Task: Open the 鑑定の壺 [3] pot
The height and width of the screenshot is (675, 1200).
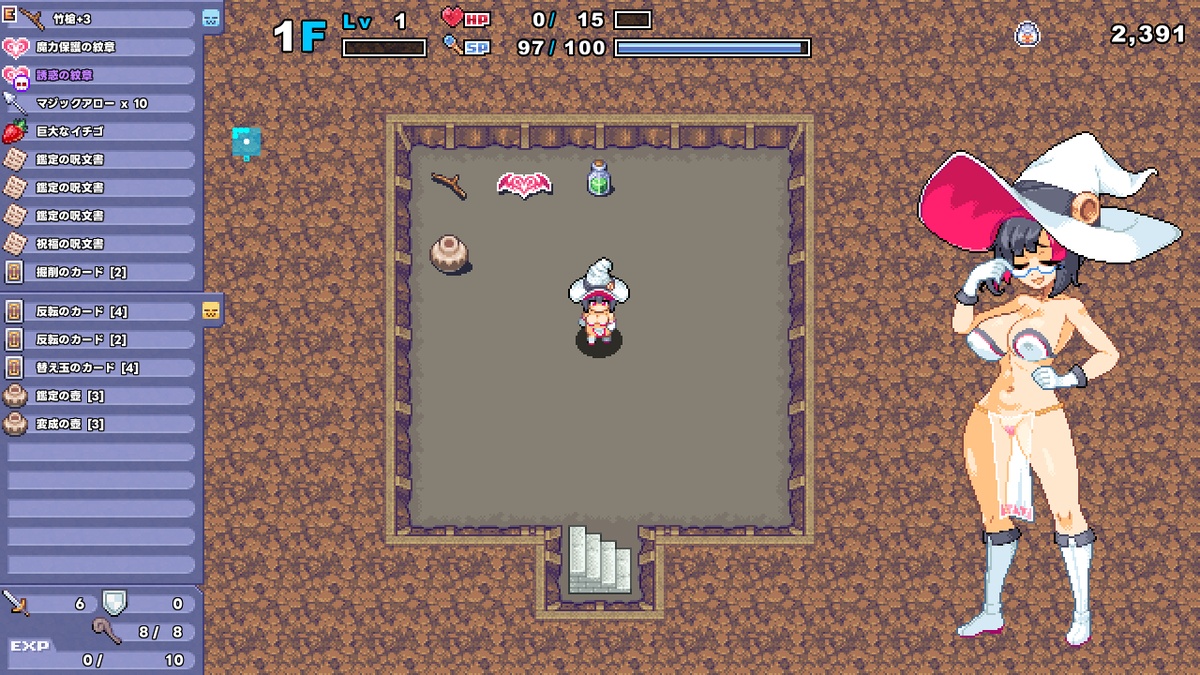Action: (100, 395)
